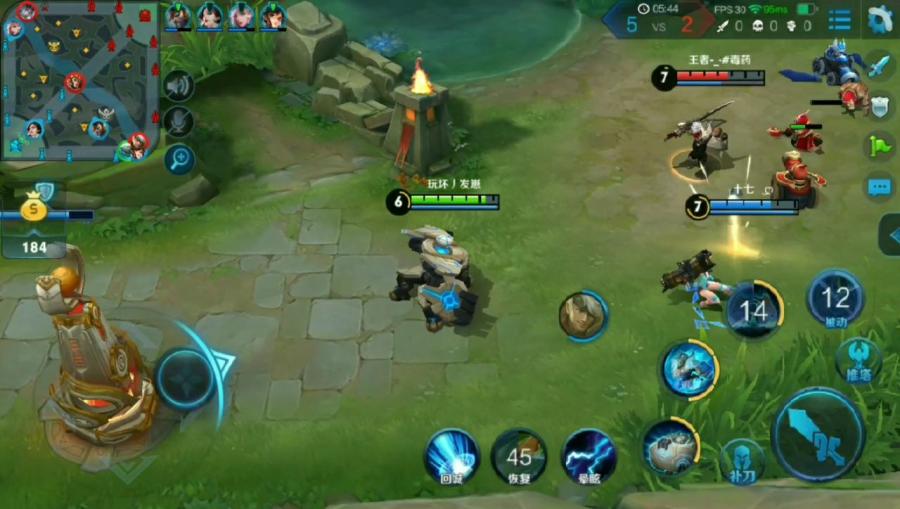900x509 pixels.
Task: Send the green flag gather signal
Action: pyautogui.click(x=878, y=146)
